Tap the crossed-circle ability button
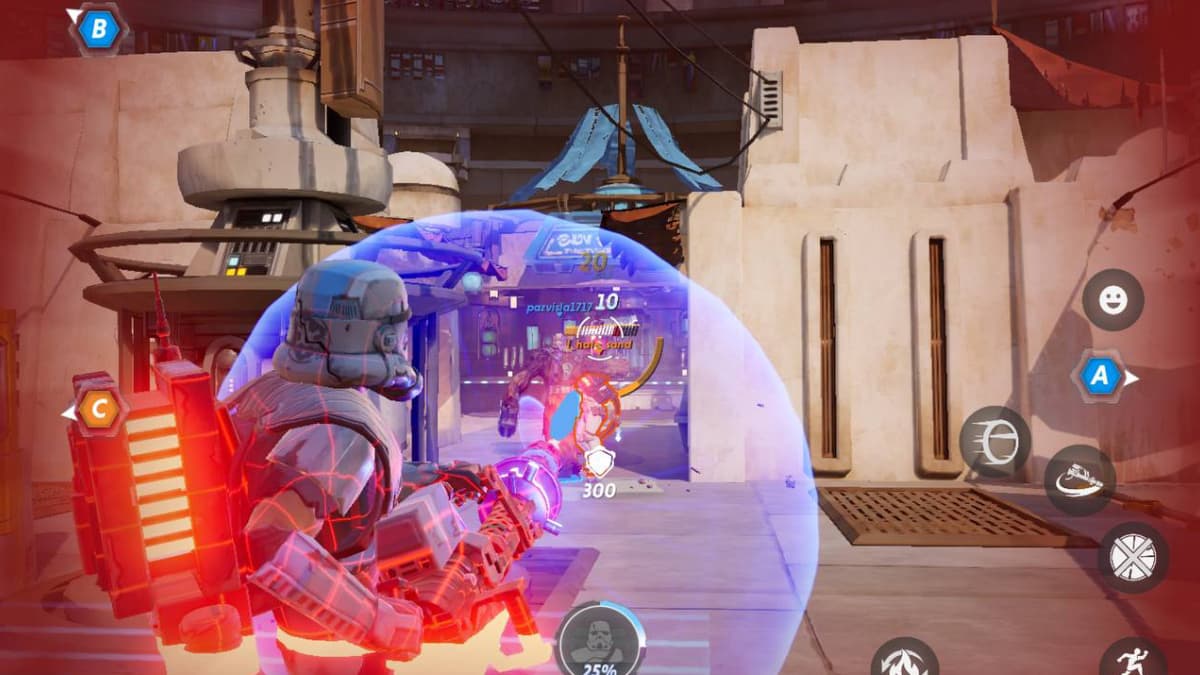Image resolution: width=1200 pixels, height=675 pixels. [1133, 557]
